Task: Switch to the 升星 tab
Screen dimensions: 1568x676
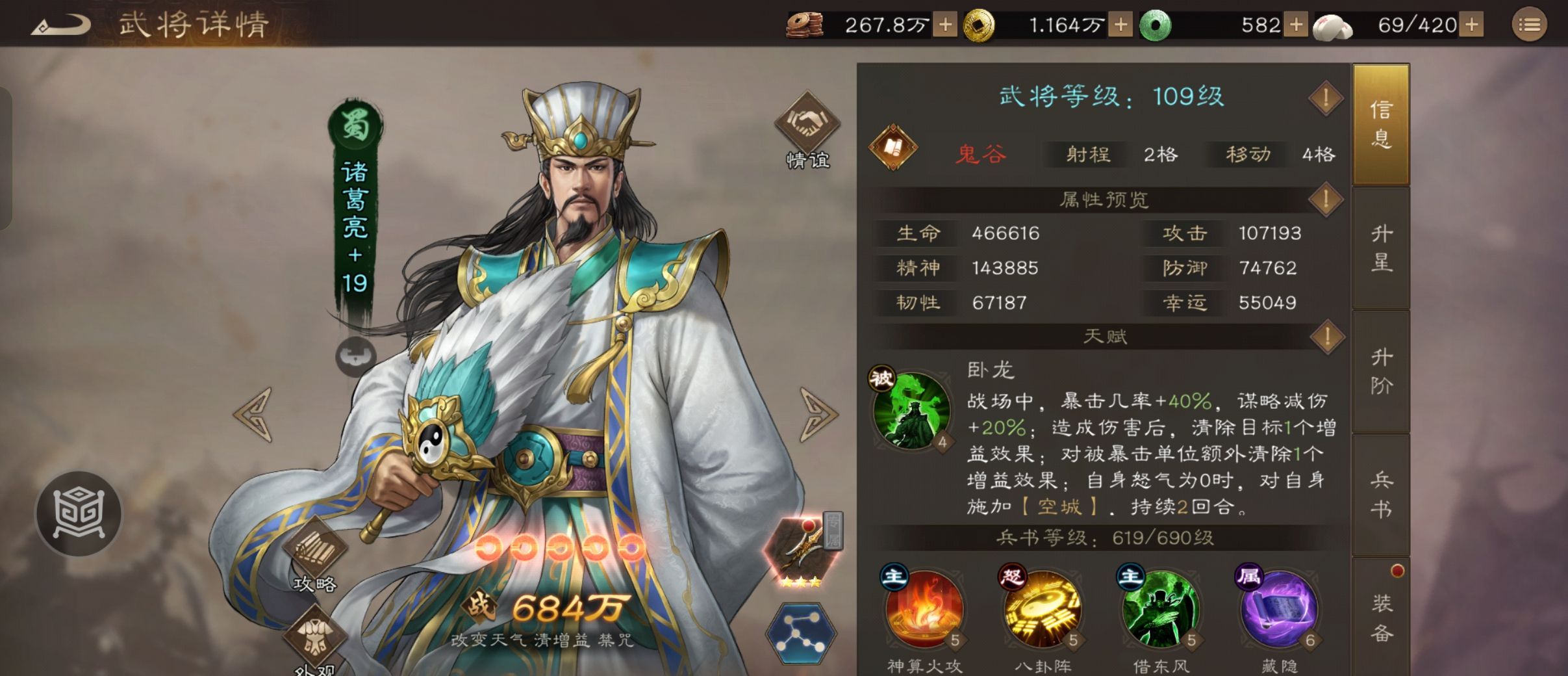Action: (x=1382, y=248)
